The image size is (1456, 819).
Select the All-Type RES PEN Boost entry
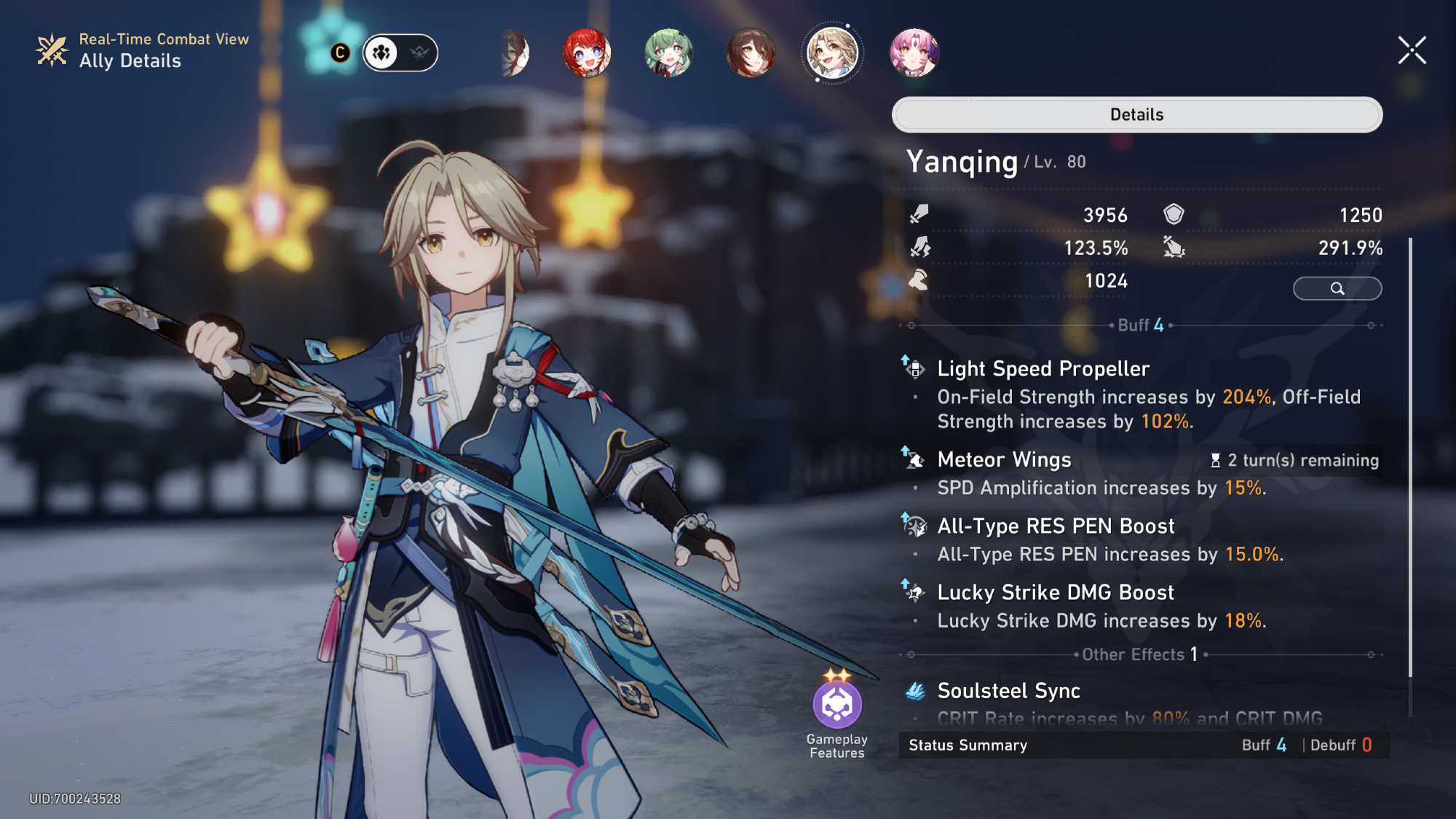pos(1056,526)
